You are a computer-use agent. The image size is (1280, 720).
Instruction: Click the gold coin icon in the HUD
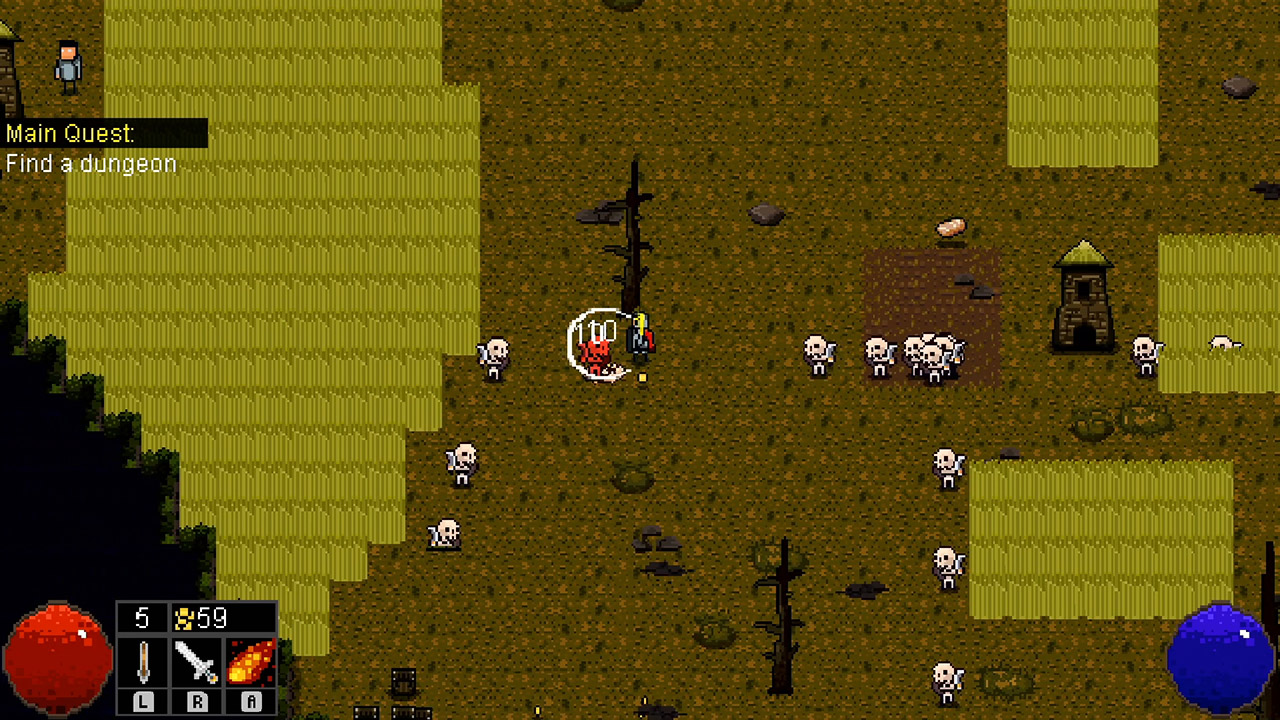[x=183, y=618]
